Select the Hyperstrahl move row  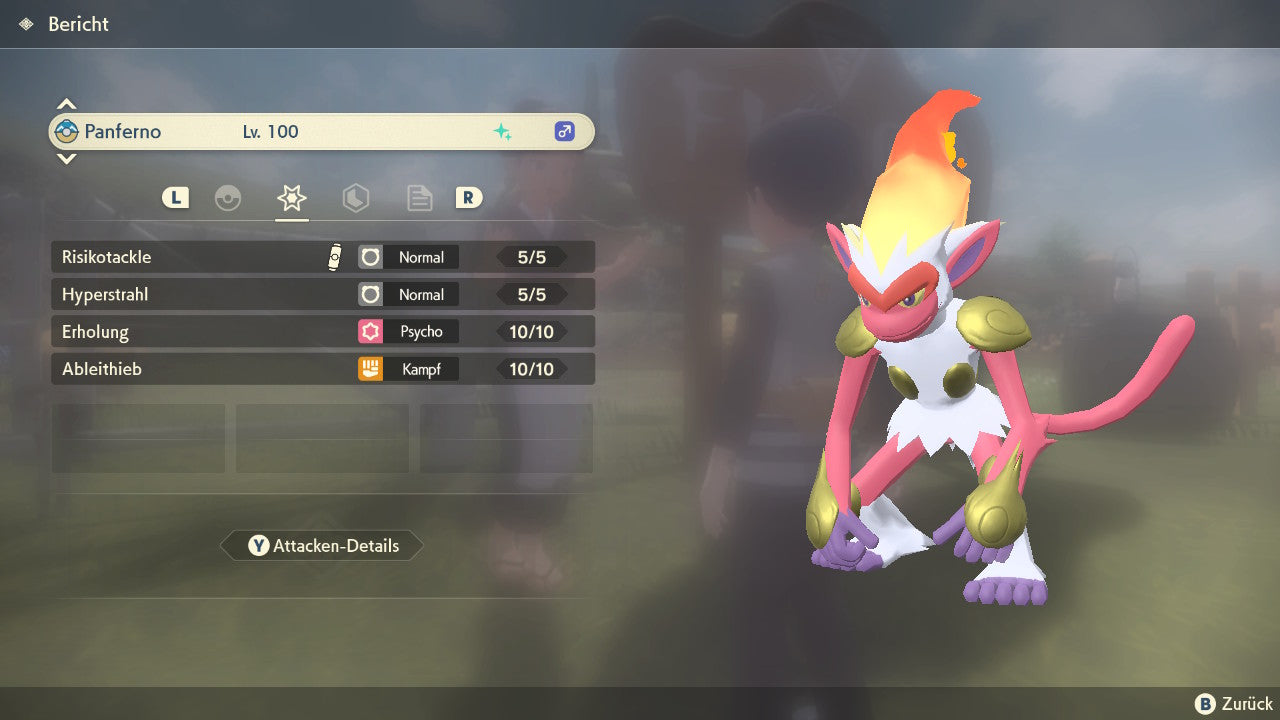322,295
